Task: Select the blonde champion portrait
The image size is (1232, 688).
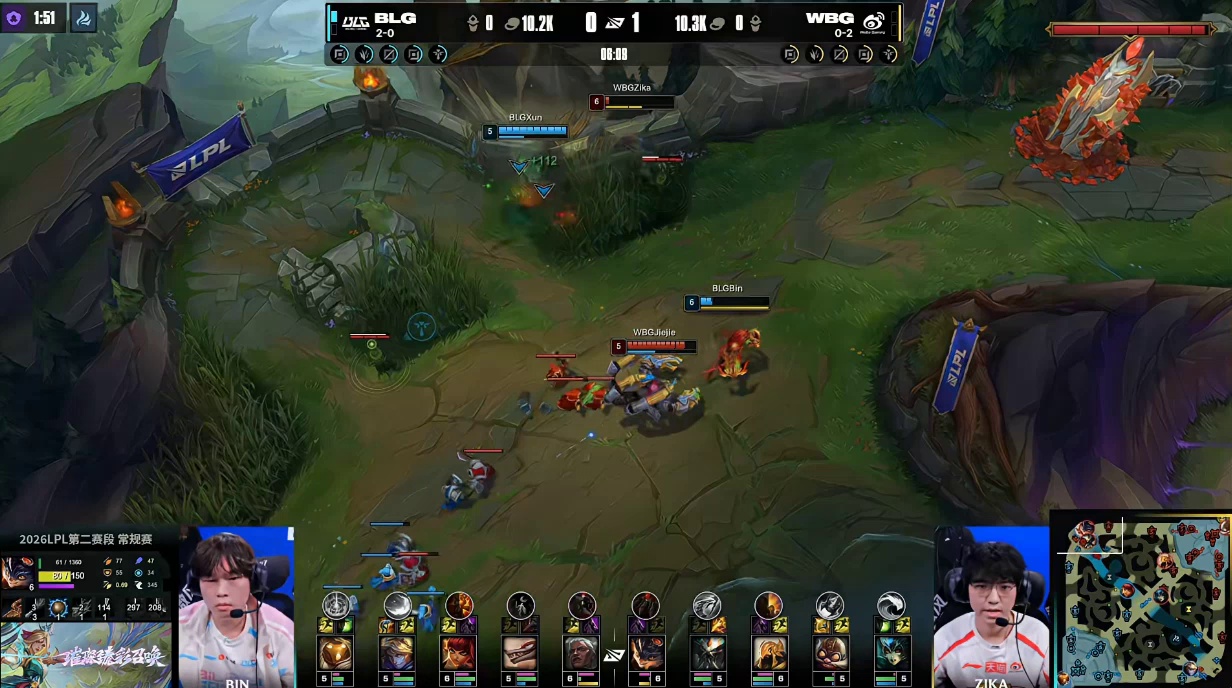Action: (x=397, y=653)
